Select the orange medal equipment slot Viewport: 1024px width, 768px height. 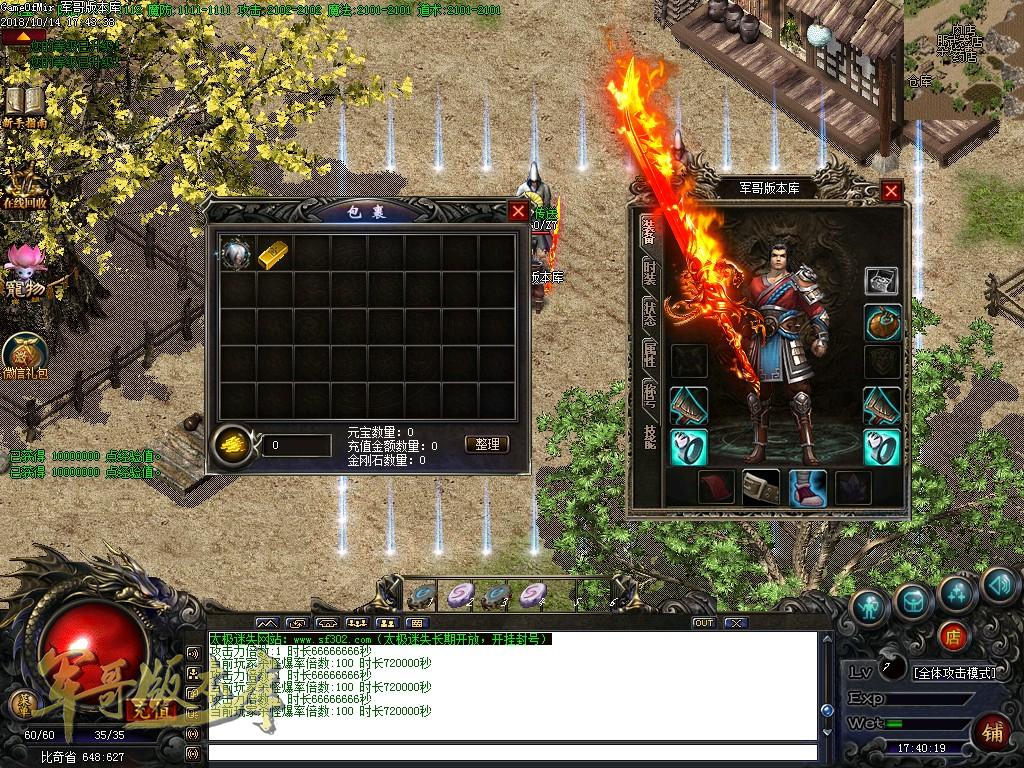882,323
